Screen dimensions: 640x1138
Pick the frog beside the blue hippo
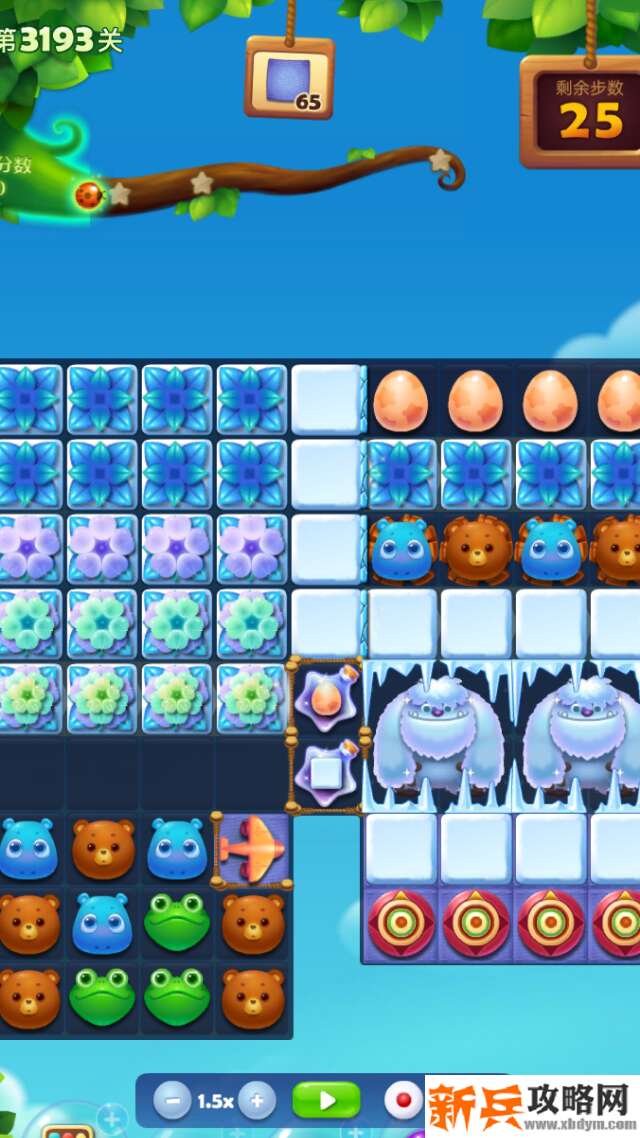tap(177, 922)
